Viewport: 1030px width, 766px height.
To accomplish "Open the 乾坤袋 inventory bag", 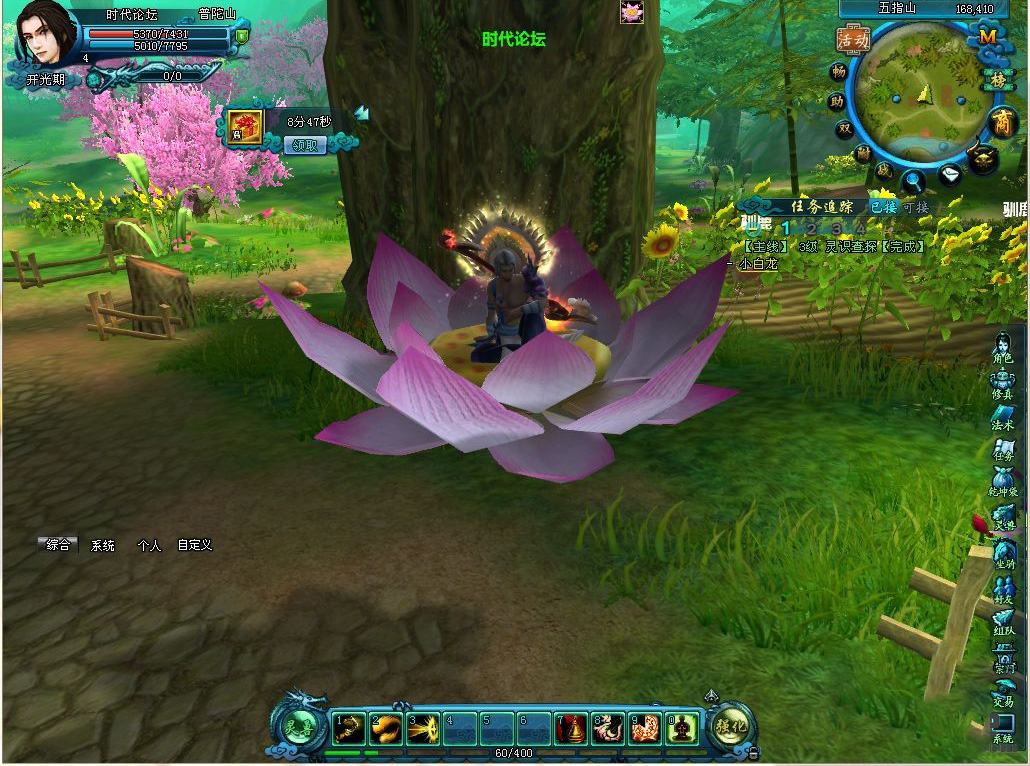I will (1003, 484).
